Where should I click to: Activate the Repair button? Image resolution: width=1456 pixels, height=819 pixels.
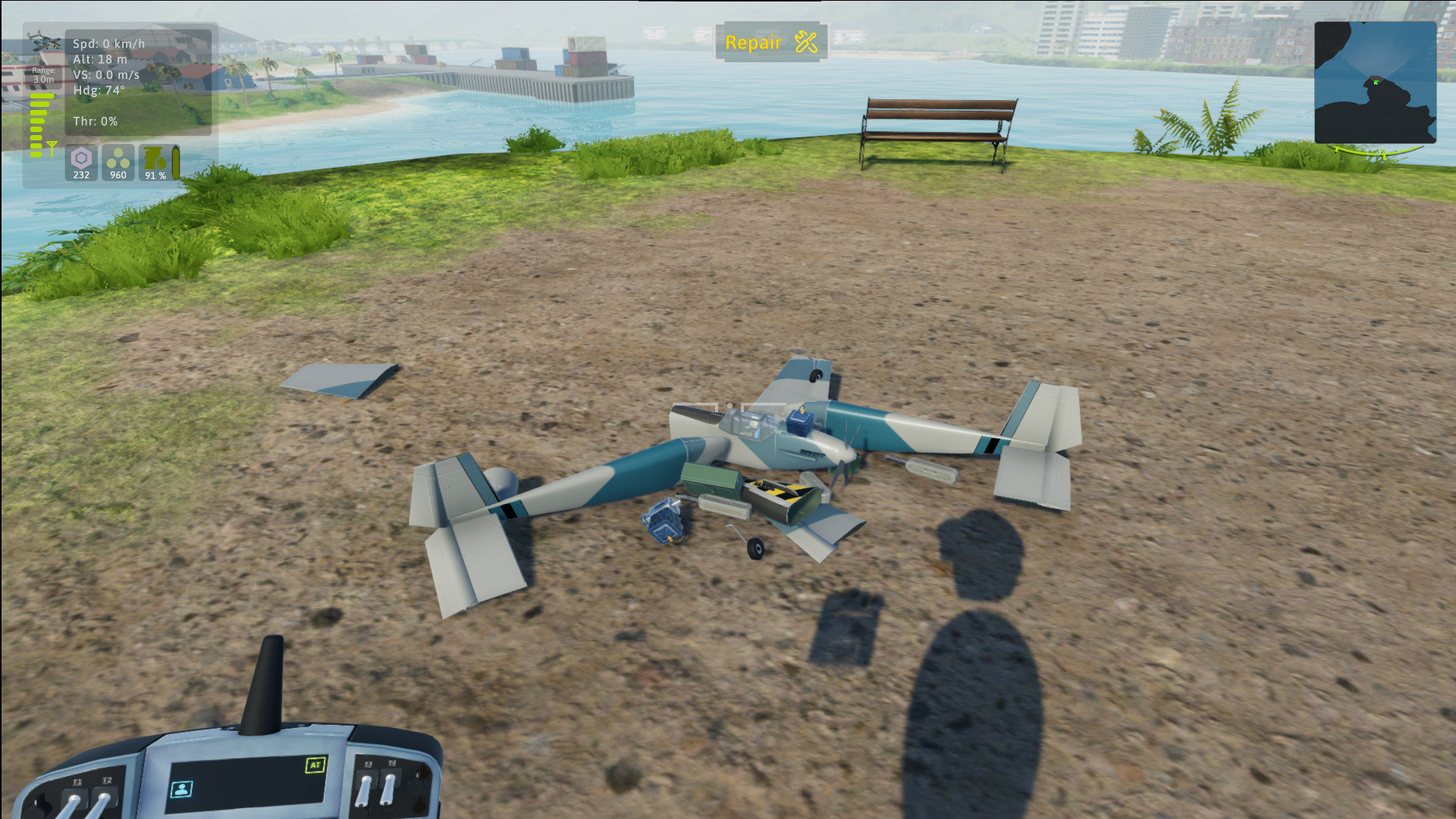tap(770, 42)
